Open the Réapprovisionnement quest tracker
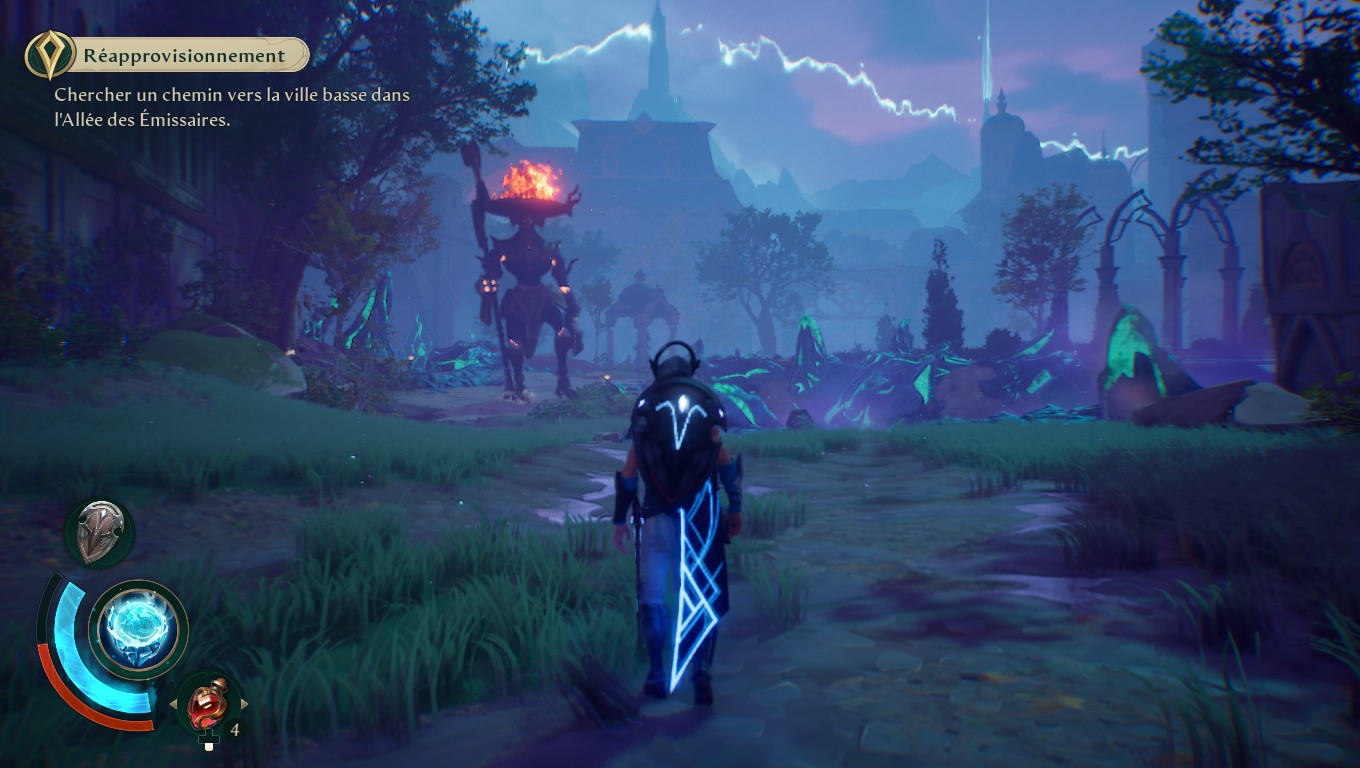The width and height of the screenshot is (1360, 768). coord(183,56)
